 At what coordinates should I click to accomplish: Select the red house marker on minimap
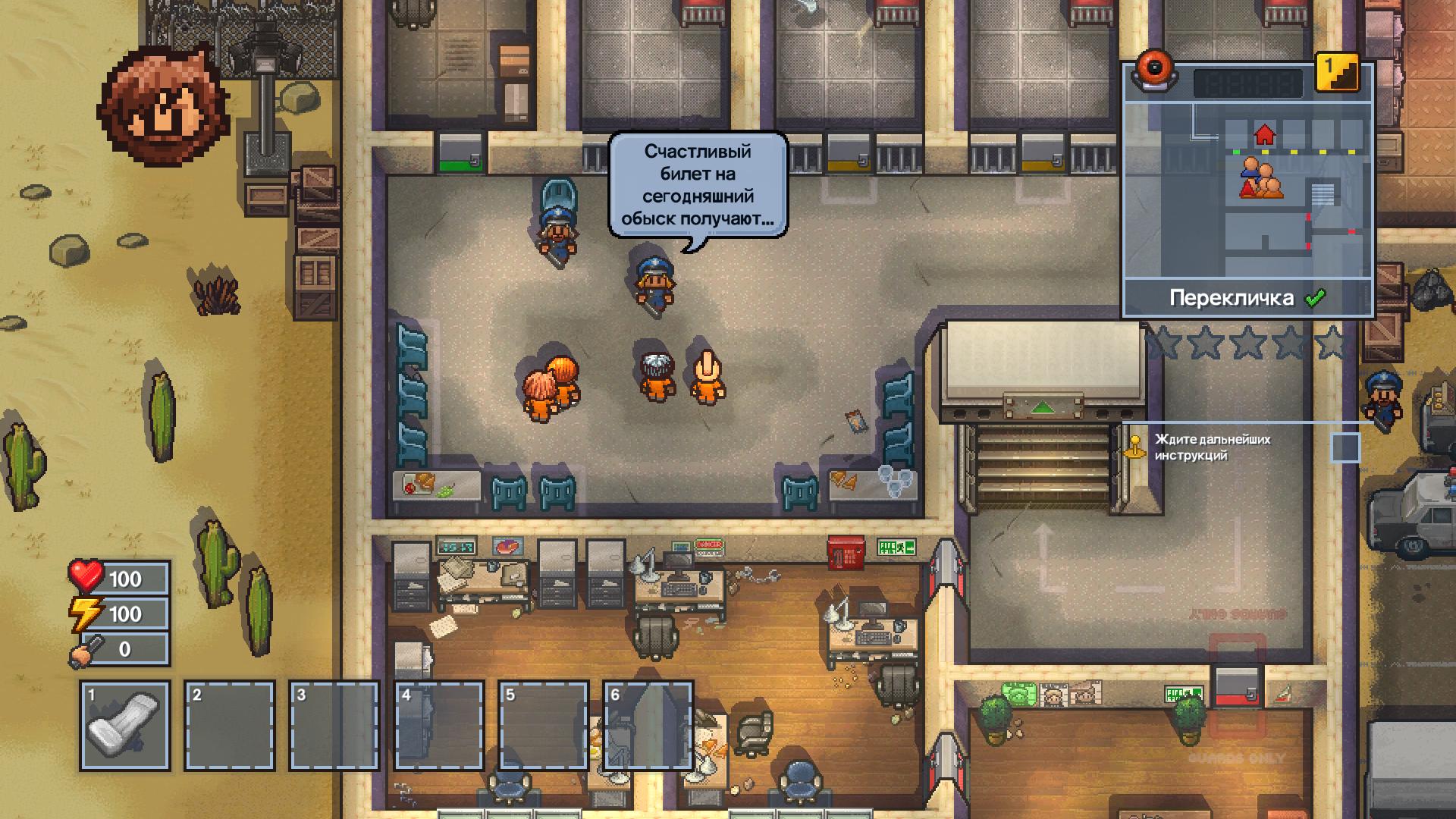[1264, 135]
